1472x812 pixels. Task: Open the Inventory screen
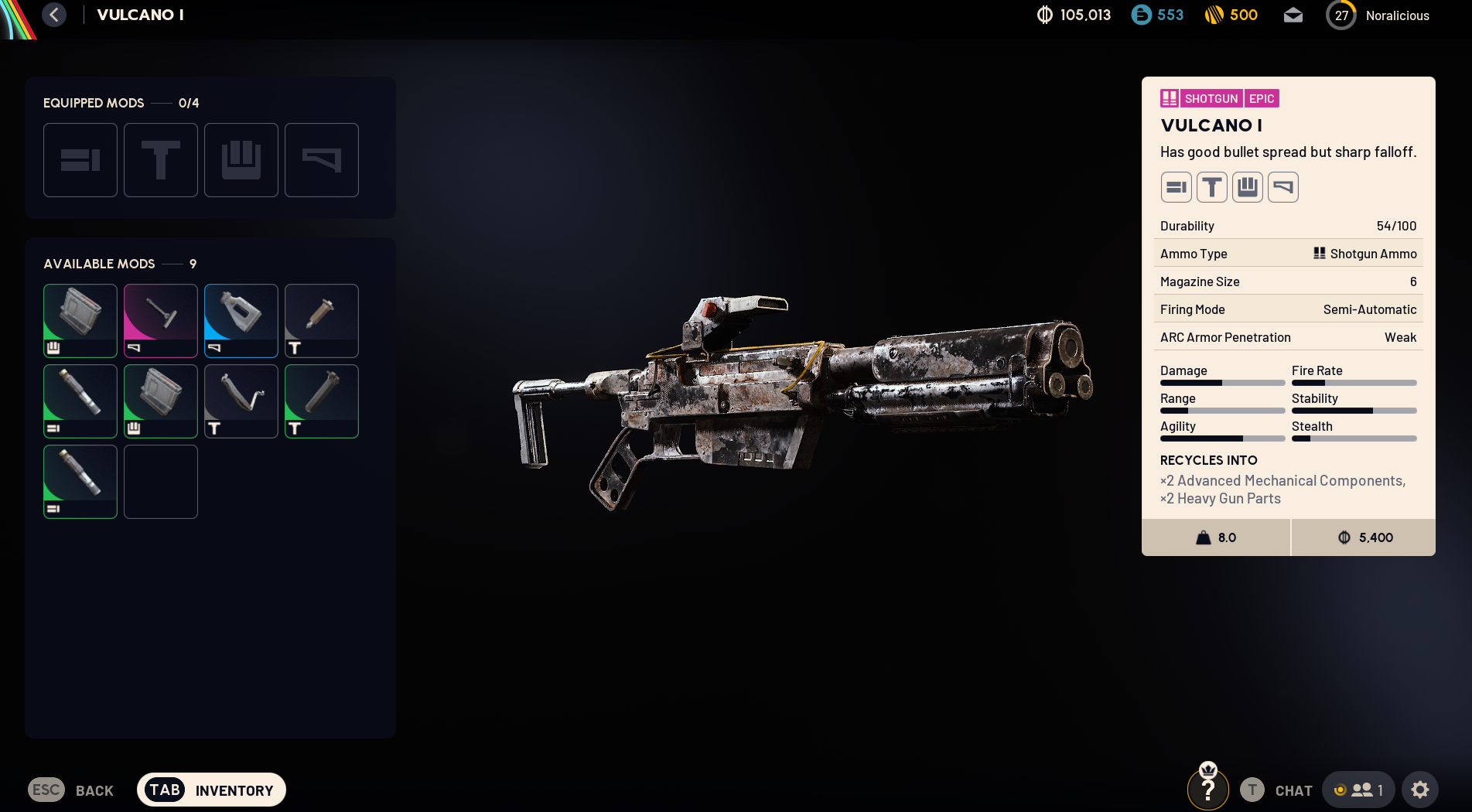(211, 790)
